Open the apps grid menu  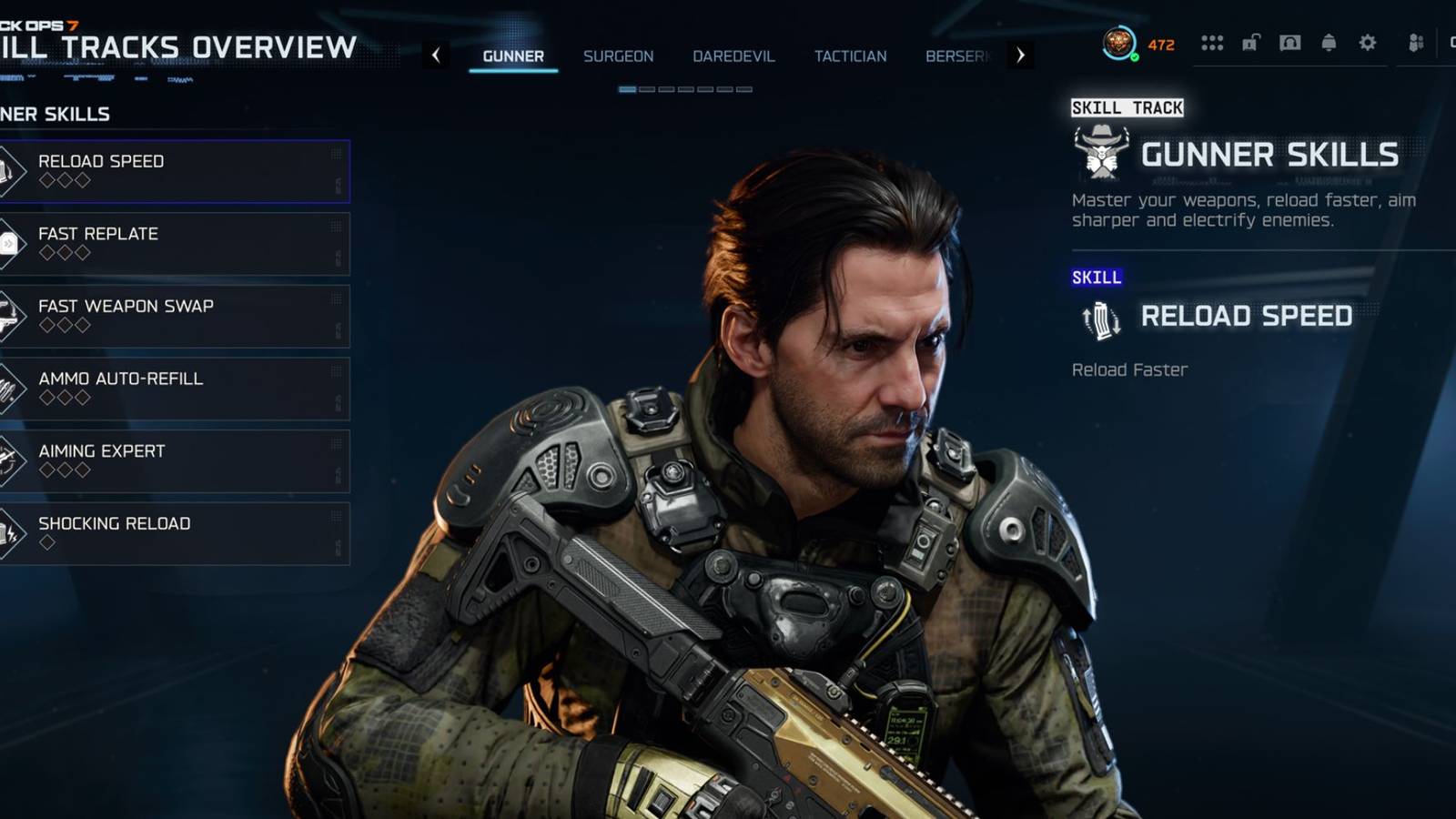[x=1211, y=42]
